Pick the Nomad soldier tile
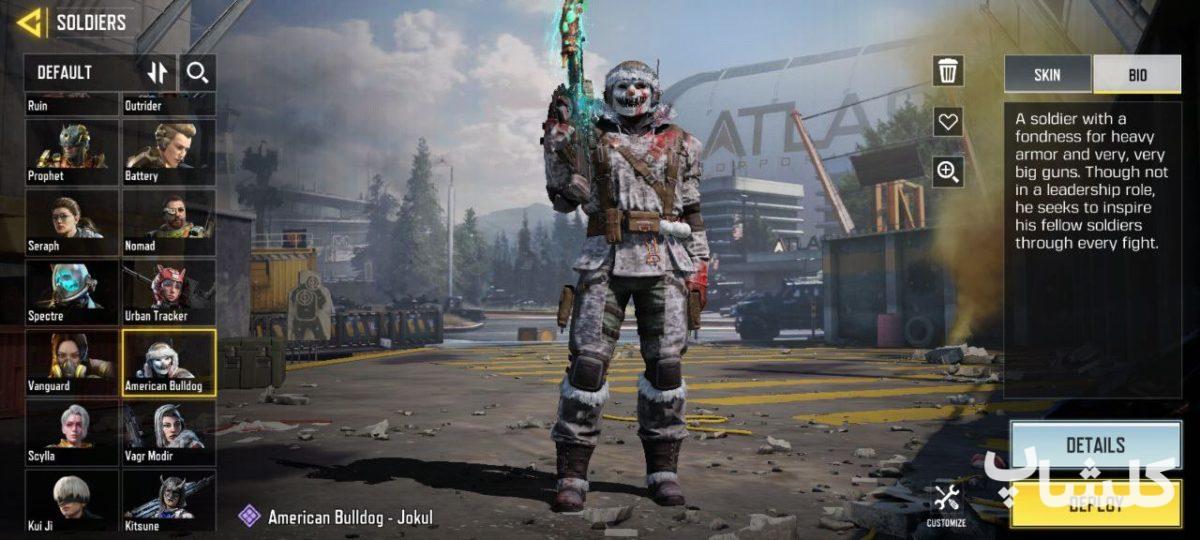 [169, 222]
